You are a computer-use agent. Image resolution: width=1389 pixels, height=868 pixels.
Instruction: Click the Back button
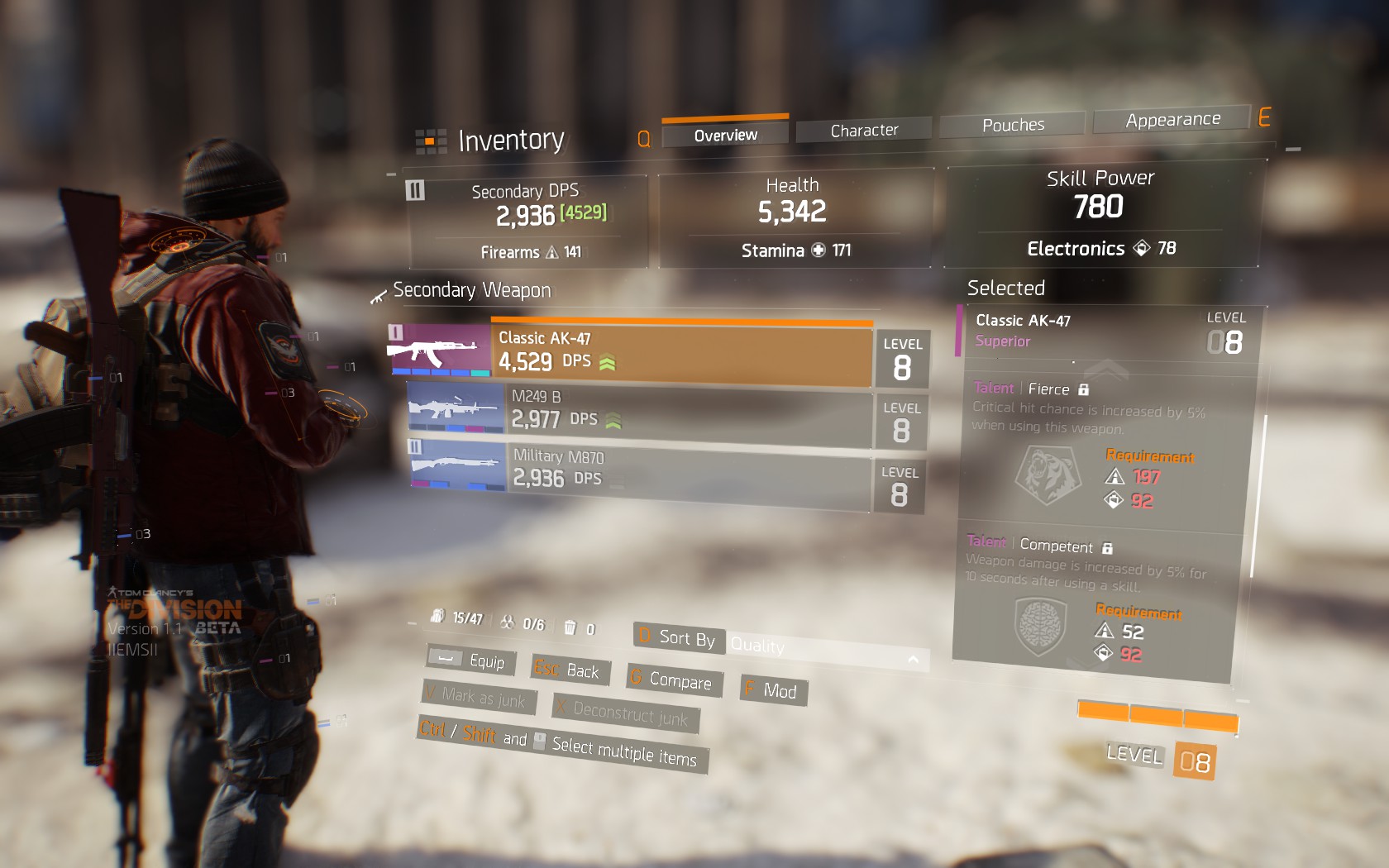tap(567, 670)
